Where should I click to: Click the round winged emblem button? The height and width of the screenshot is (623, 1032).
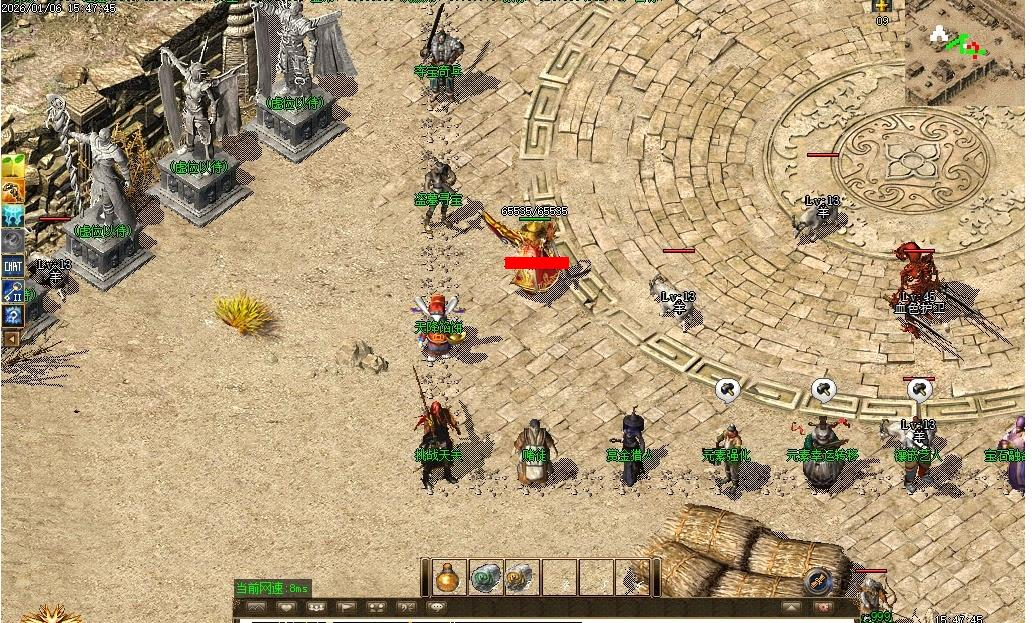[818, 580]
